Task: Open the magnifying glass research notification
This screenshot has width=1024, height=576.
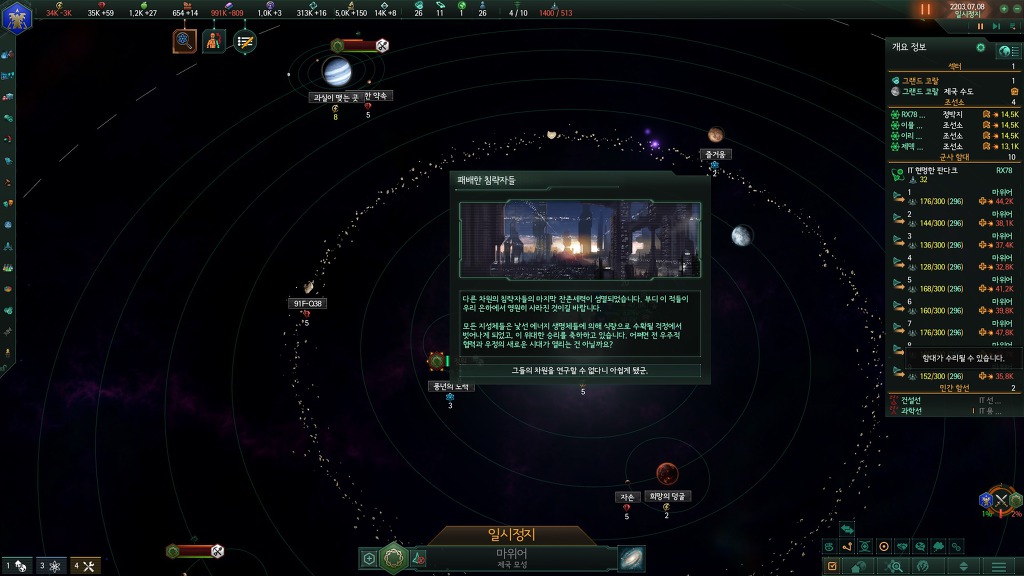Action: point(185,41)
